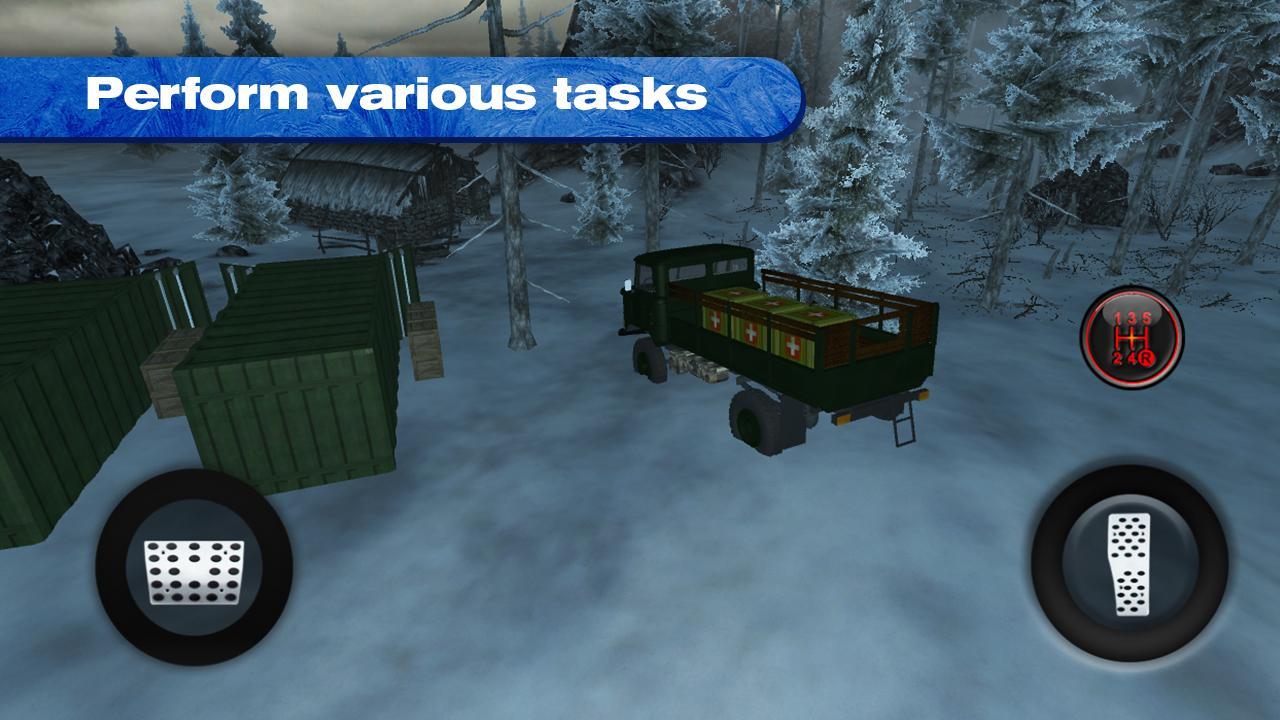The image size is (1280, 720).
Task: Tap the center of the gear H-pattern
Action: click(x=1132, y=337)
